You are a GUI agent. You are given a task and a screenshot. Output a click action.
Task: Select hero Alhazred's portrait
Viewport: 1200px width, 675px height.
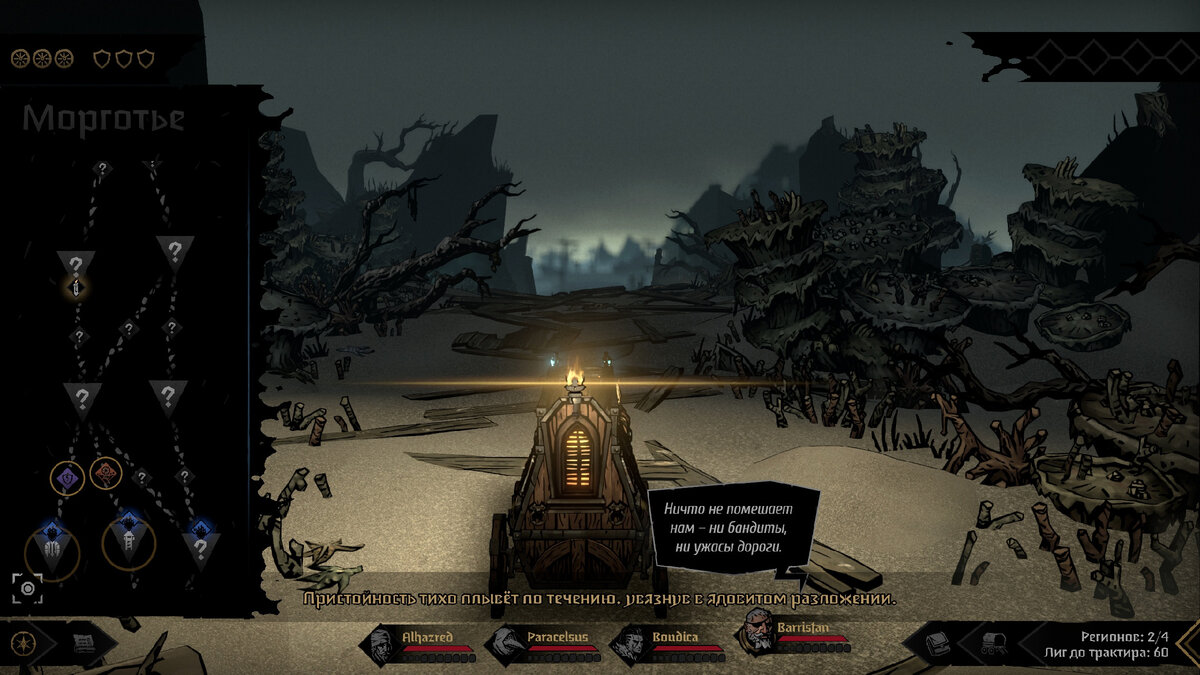click(x=381, y=646)
